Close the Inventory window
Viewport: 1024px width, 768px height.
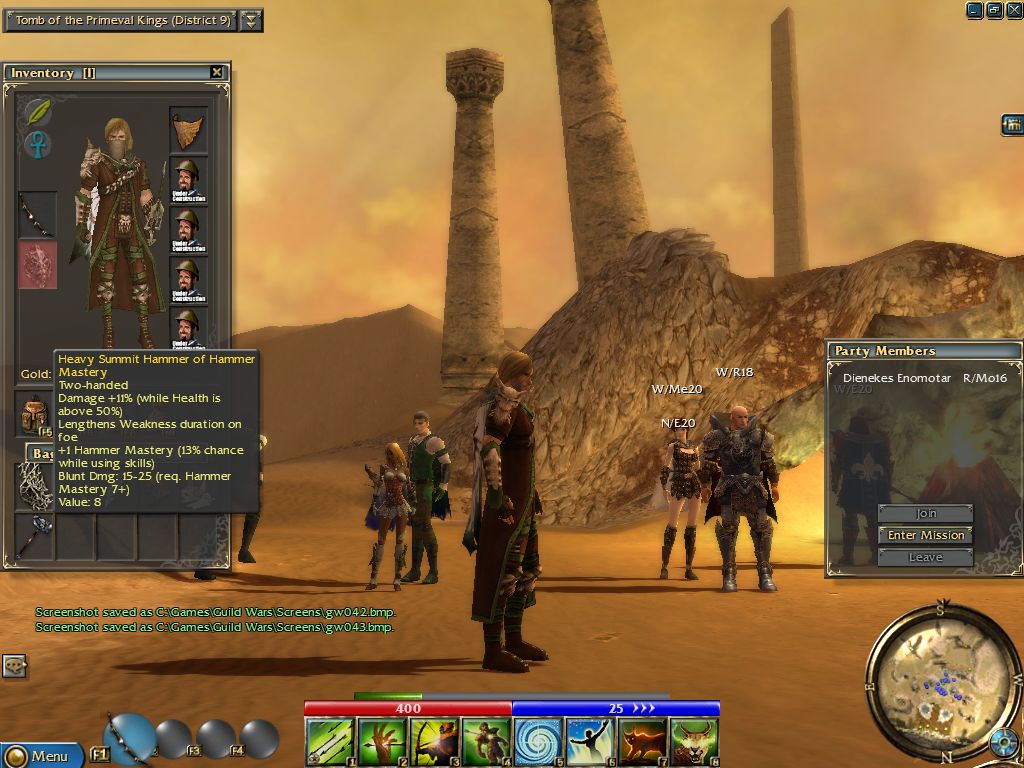point(217,72)
